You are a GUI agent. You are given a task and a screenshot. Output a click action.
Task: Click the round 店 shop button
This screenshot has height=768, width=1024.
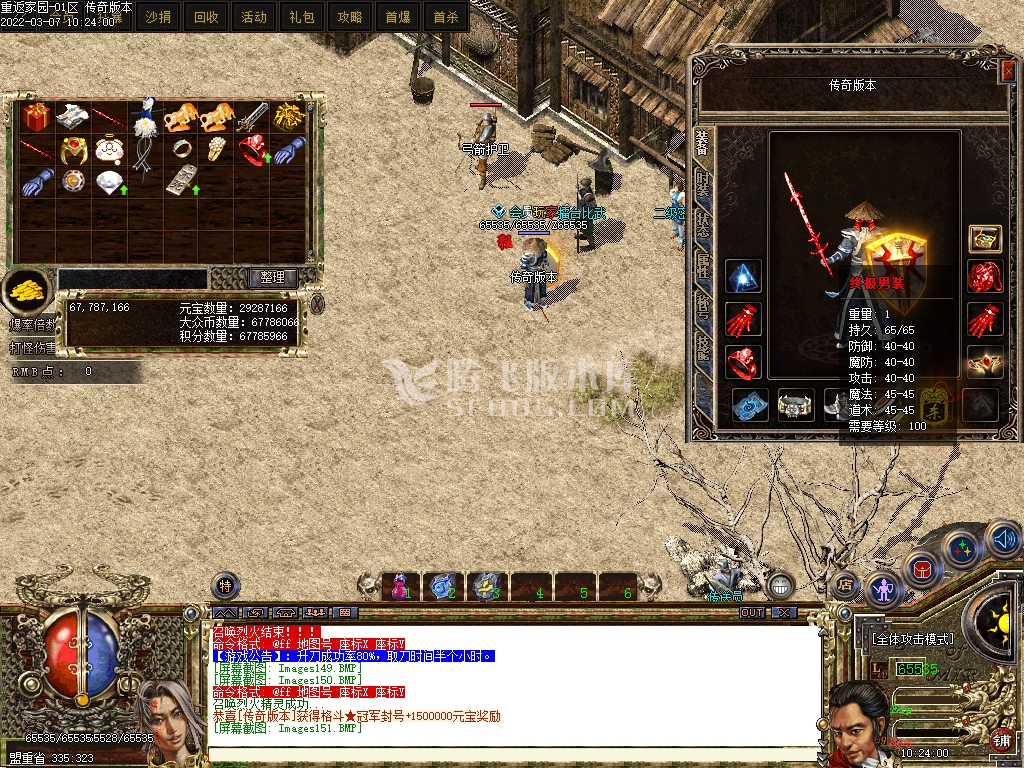(845, 585)
